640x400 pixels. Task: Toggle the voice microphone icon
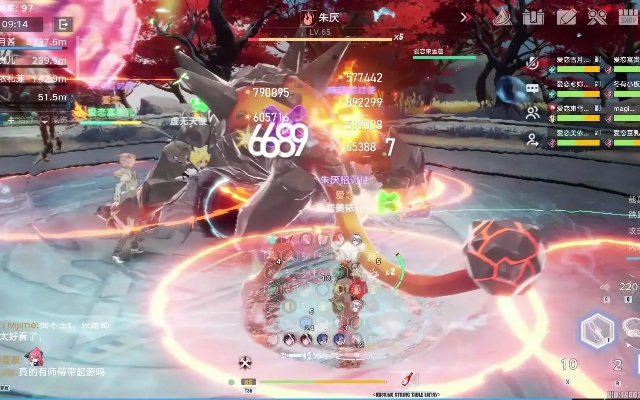pos(533,62)
